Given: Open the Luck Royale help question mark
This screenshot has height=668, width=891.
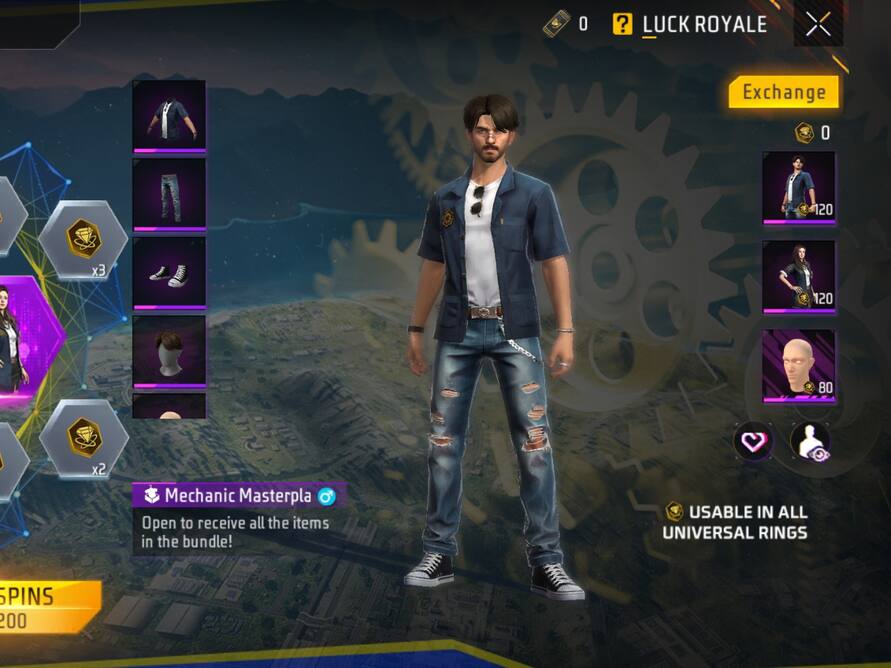Looking at the screenshot, I should coord(623,24).
